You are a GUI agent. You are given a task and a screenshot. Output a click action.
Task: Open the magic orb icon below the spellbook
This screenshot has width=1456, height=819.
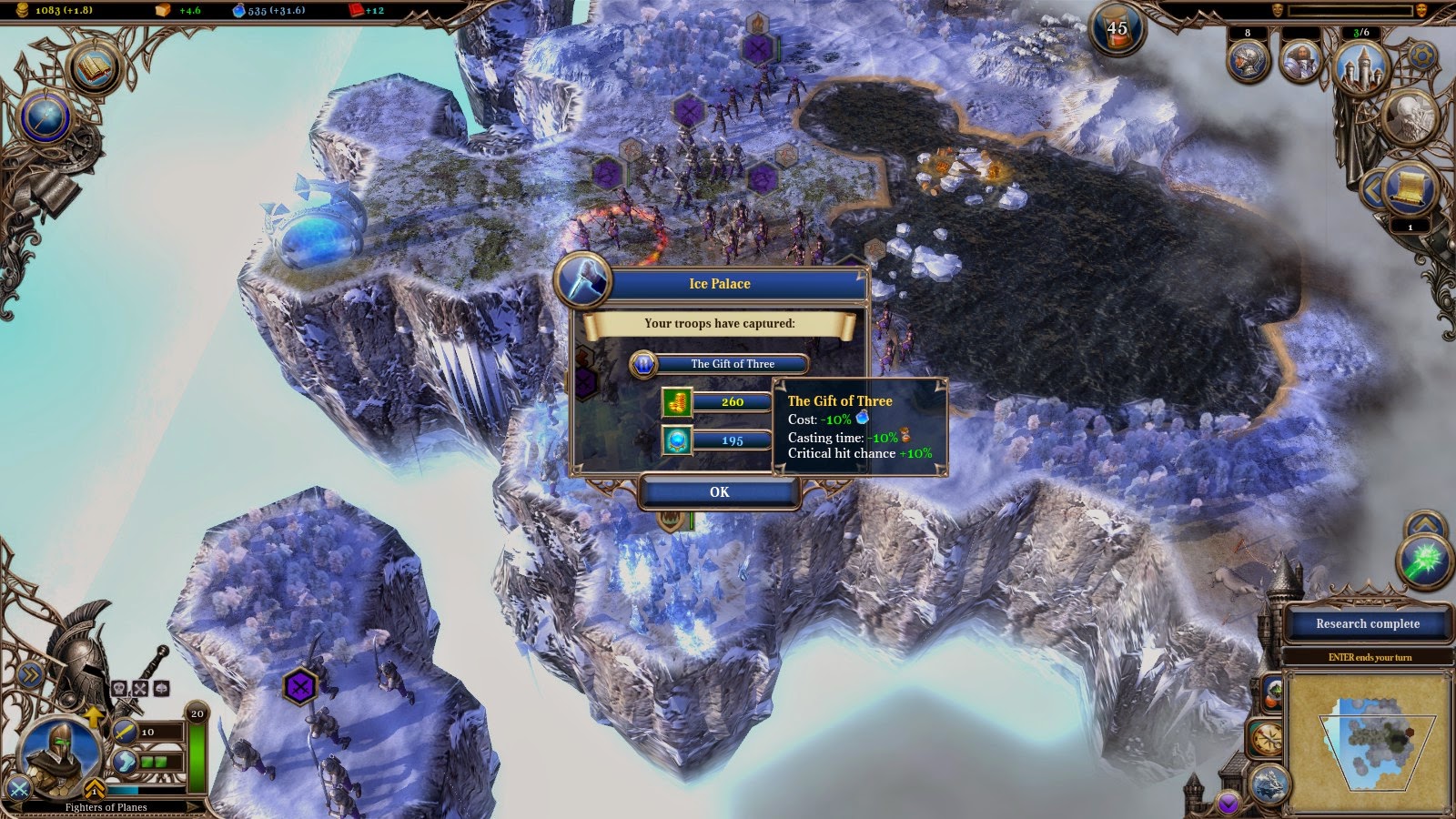point(45,118)
